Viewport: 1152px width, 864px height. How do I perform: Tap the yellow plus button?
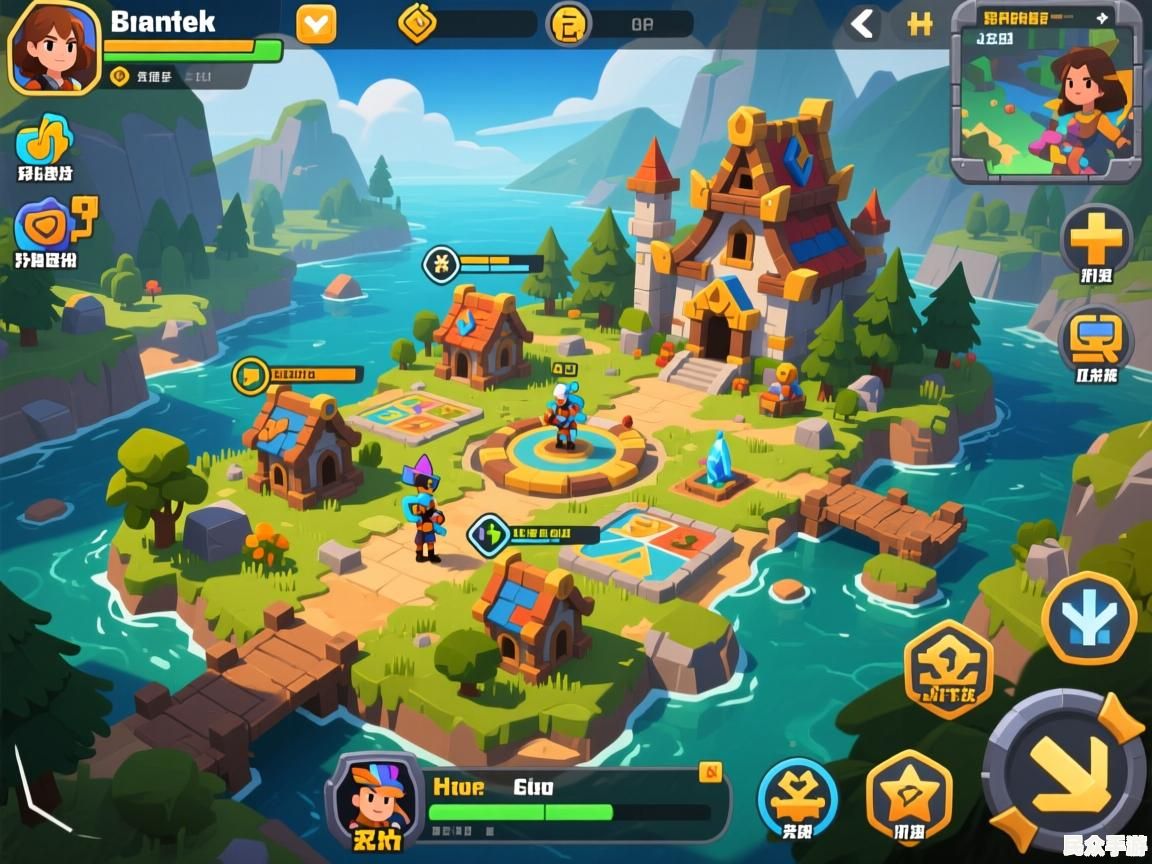[1096, 239]
